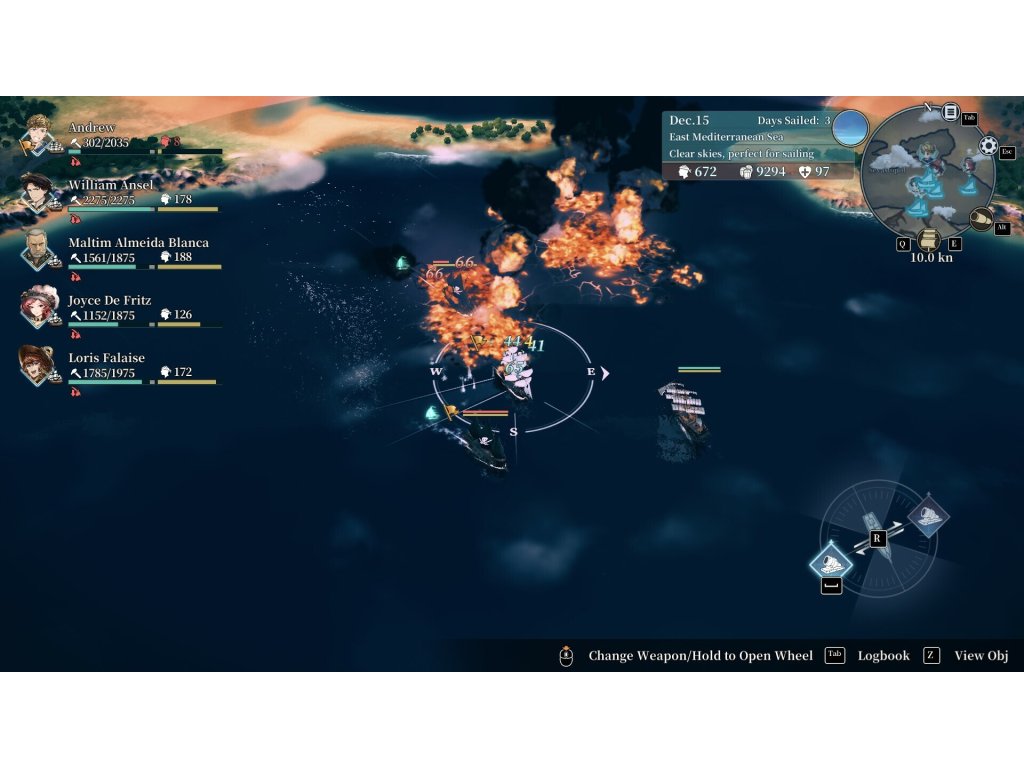Open the logbook list icon beside minimap
Image resolution: width=1024 pixels, height=768 pixels.
click(950, 112)
